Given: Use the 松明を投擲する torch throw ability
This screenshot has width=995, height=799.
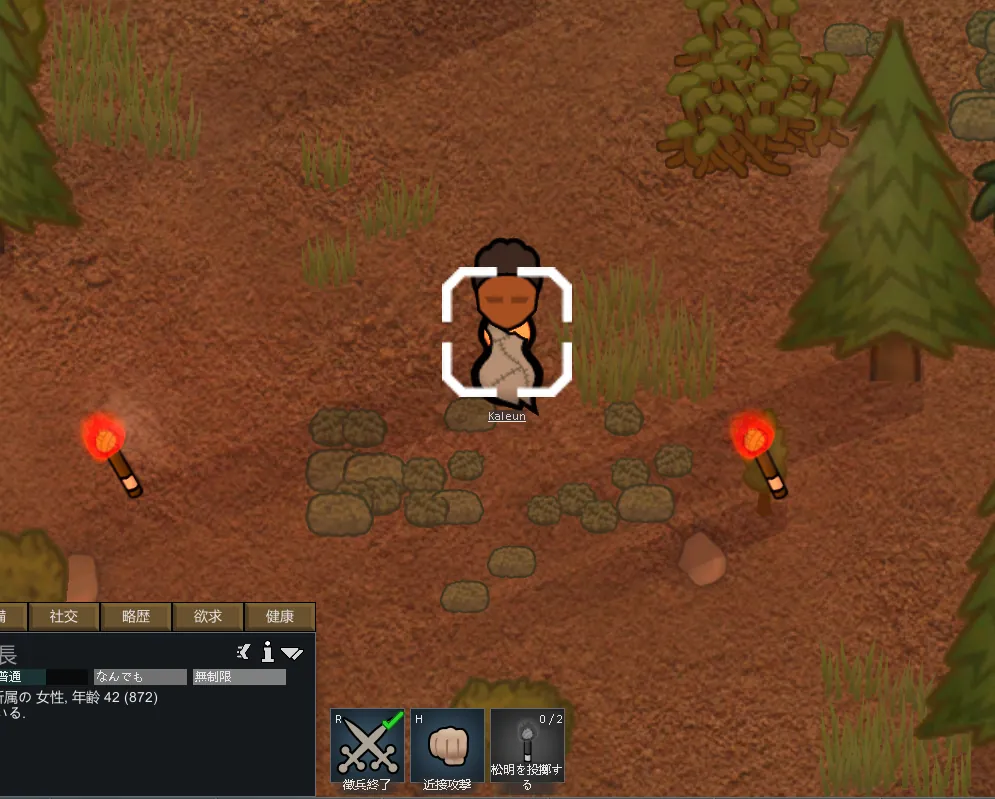Looking at the screenshot, I should click(527, 745).
